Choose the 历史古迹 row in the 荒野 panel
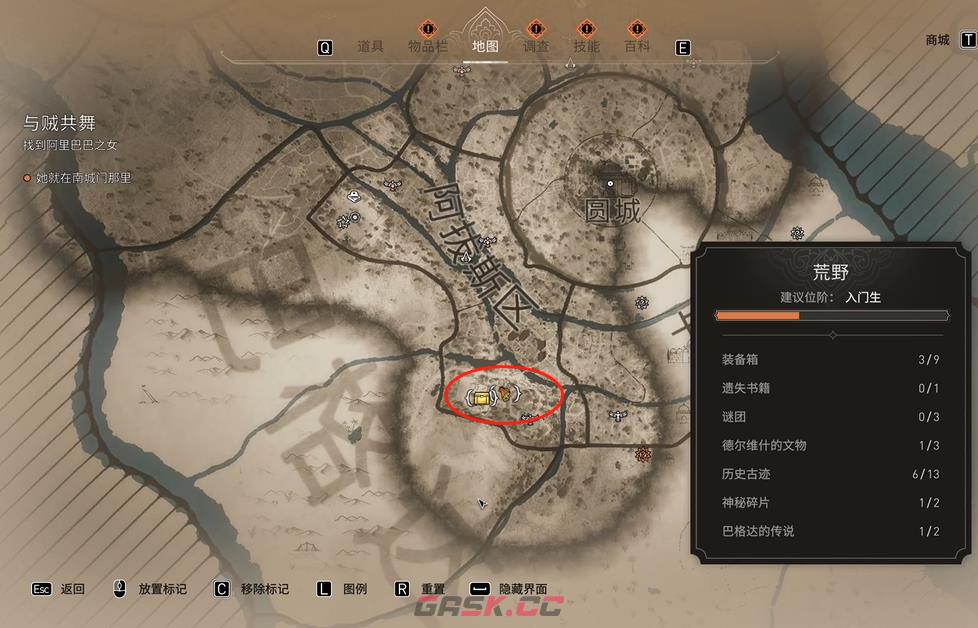Screen dimensions: 978x628 pyautogui.click(x=830, y=474)
